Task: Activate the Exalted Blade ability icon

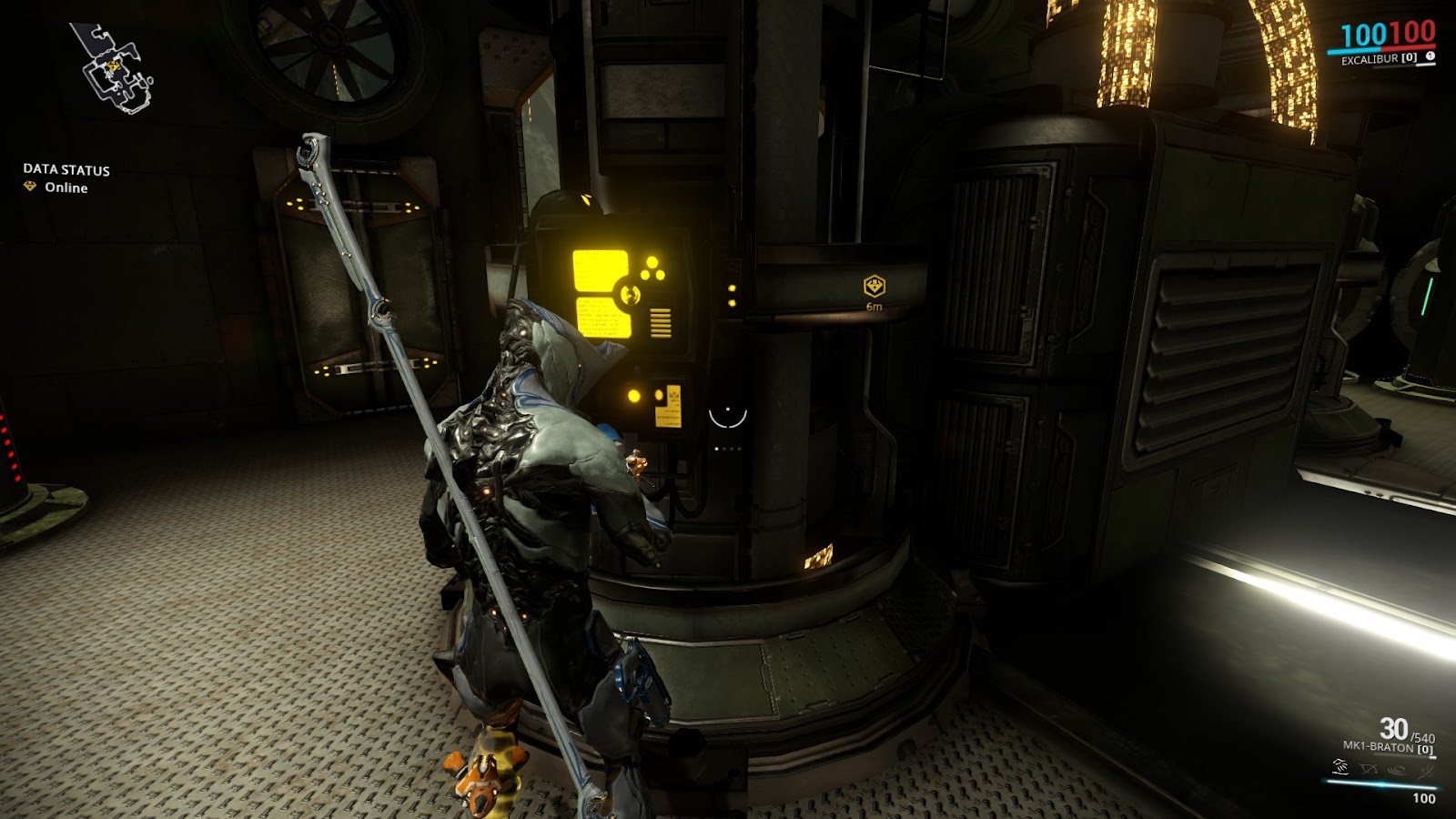Action: pos(1425,769)
